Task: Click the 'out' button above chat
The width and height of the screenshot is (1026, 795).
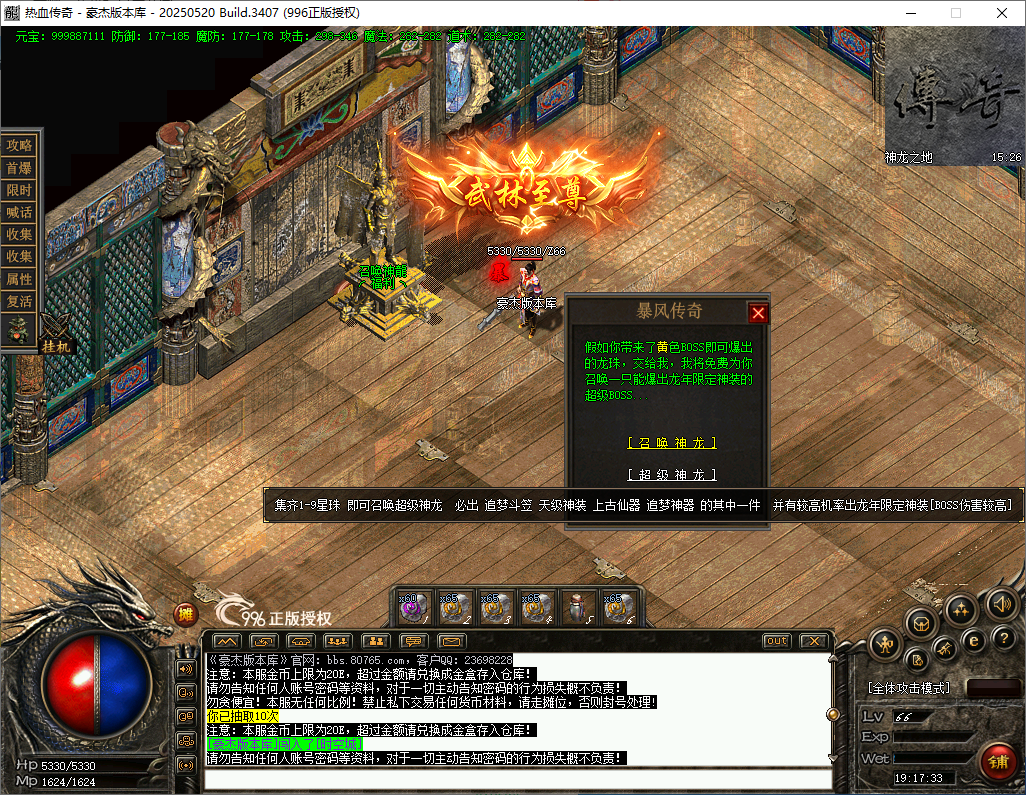Action: 776,641
